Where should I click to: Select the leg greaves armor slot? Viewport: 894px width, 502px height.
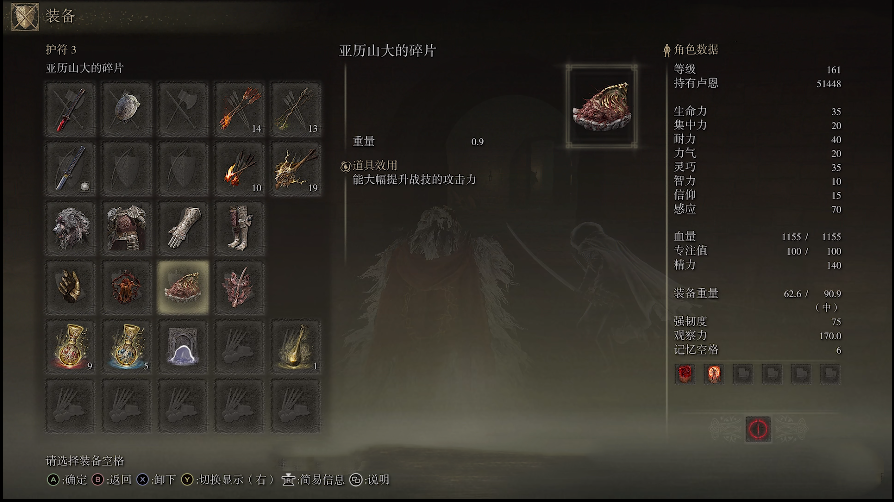240,228
